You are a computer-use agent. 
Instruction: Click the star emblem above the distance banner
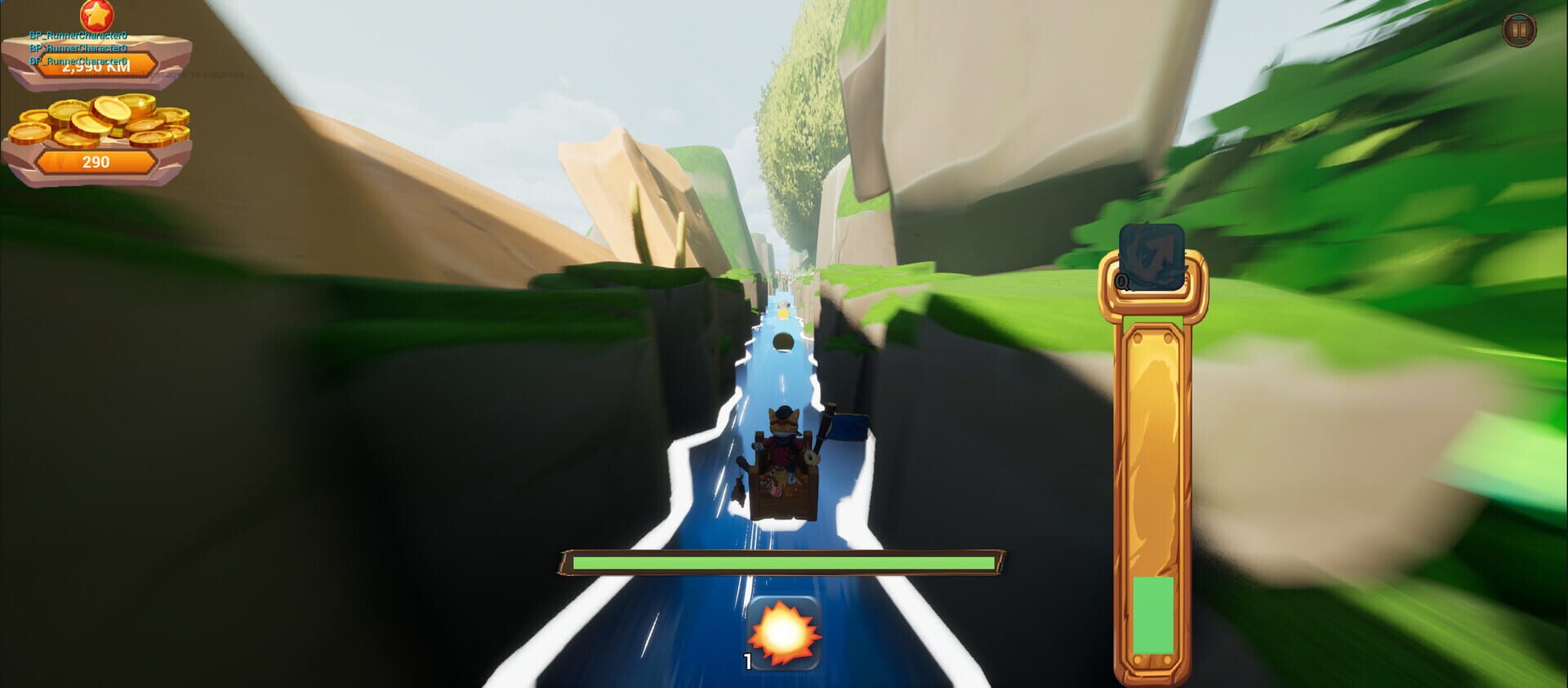coord(96,16)
